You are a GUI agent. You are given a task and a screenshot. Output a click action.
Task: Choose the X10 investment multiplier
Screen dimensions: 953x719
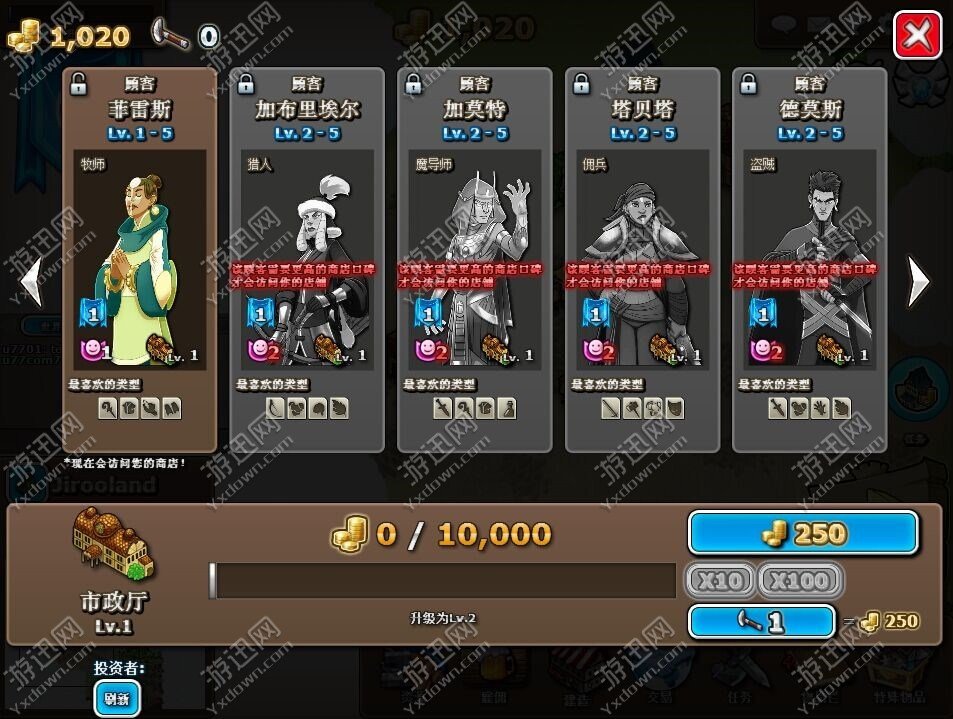click(x=719, y=580)
